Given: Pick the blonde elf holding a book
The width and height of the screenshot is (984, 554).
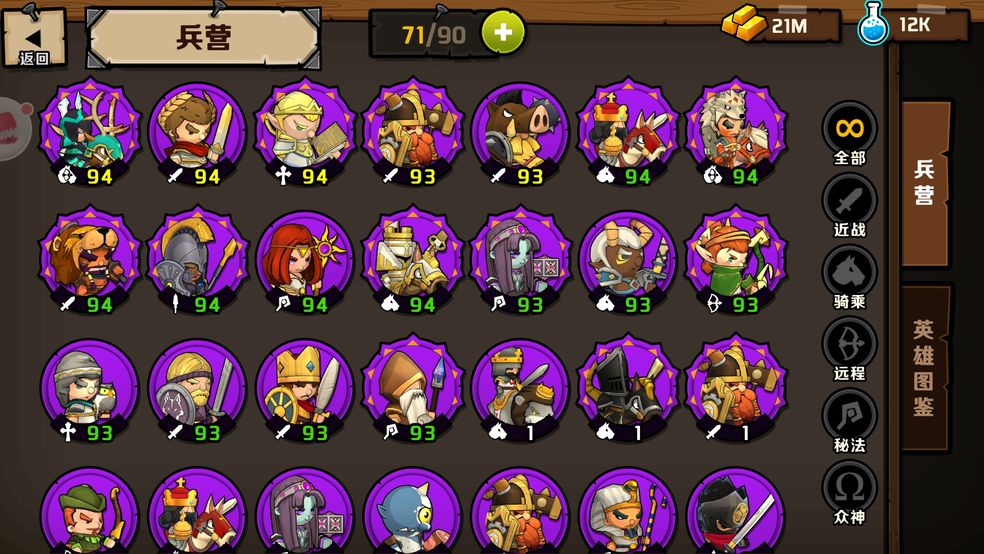Looking at the screenshot, I should pos(304,131).
